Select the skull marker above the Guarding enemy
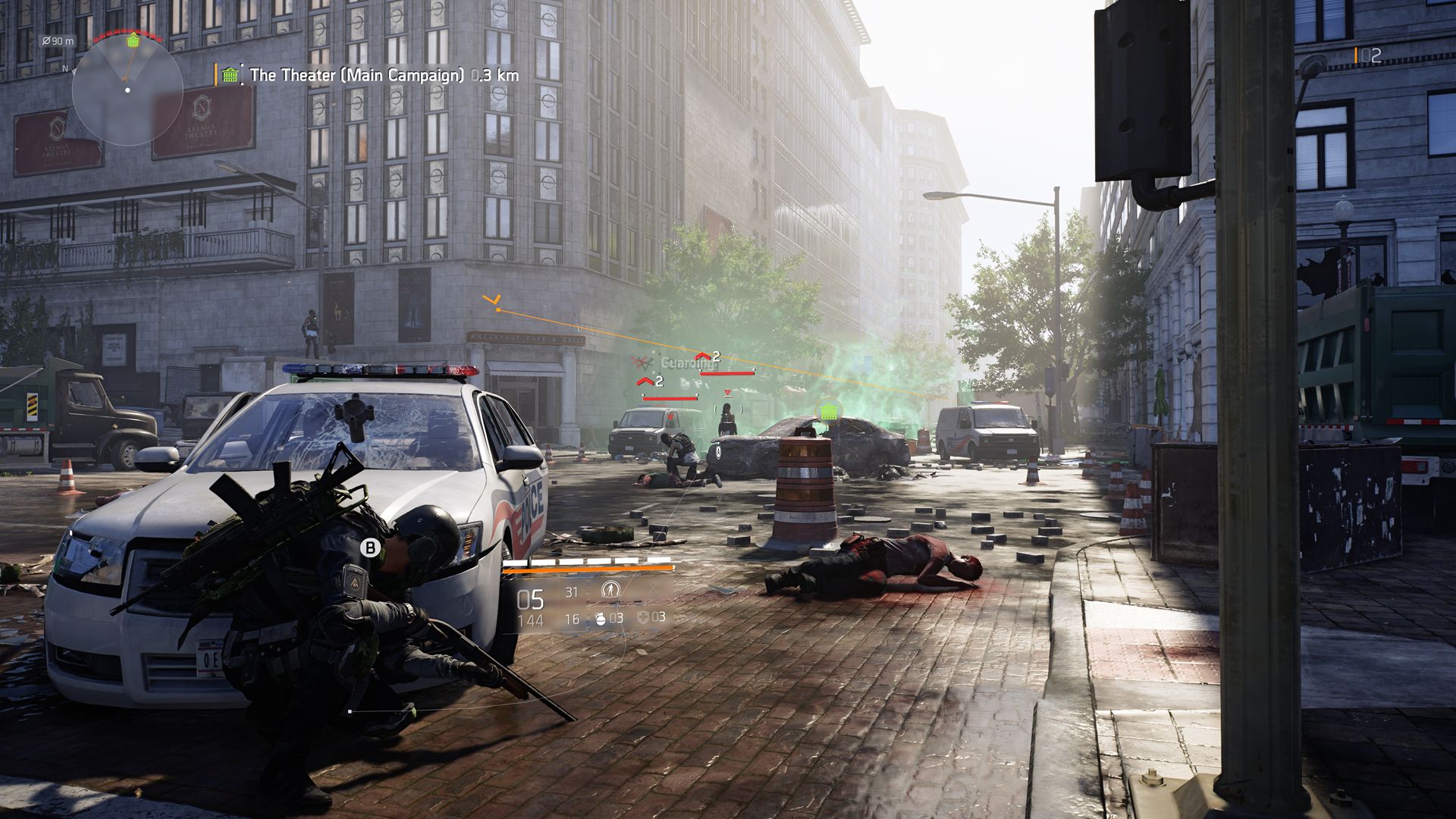Screen dimensions: 1456x819 pos(642,361)
